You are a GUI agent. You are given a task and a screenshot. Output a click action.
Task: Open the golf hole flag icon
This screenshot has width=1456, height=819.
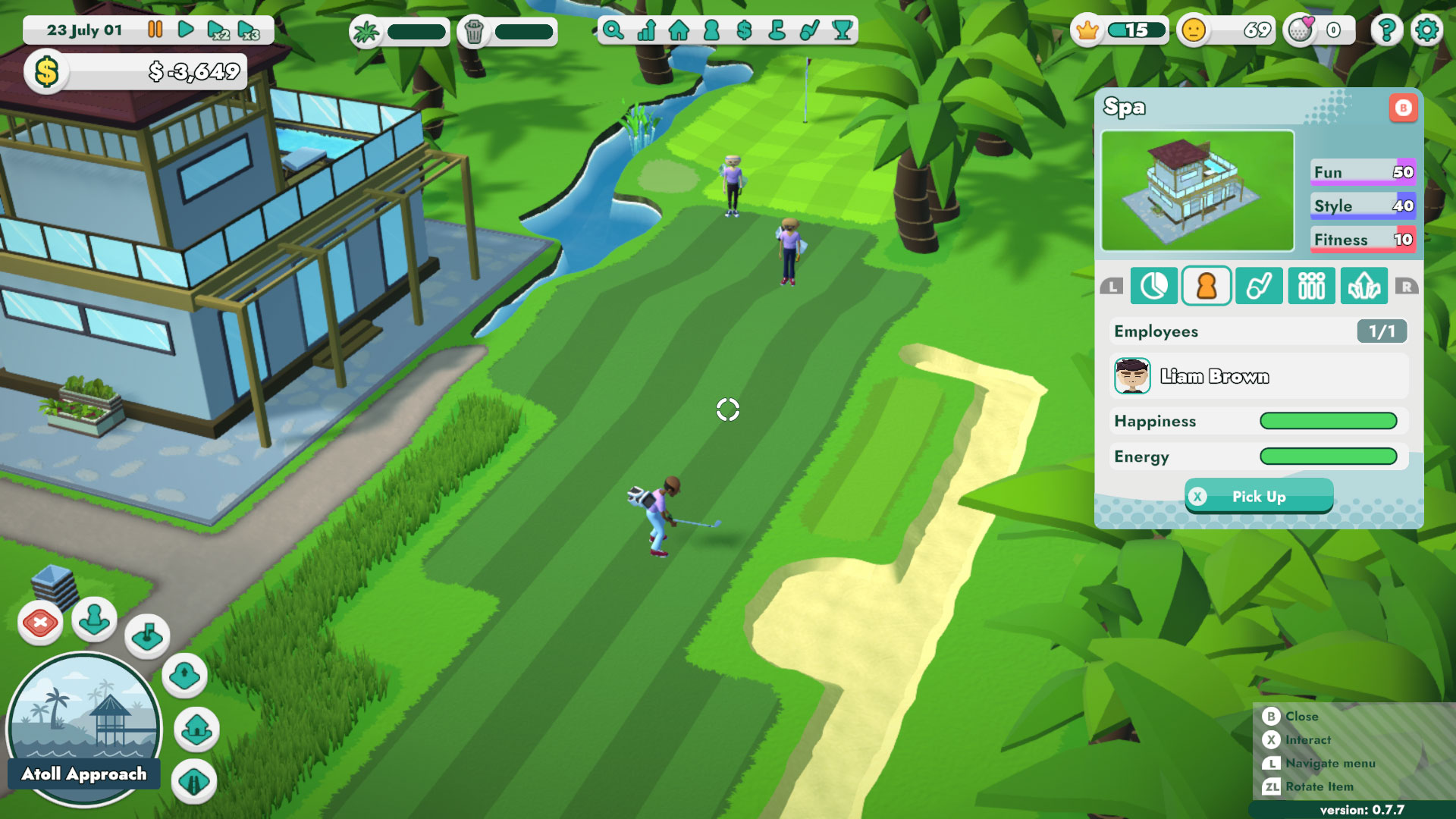(777, 30)
